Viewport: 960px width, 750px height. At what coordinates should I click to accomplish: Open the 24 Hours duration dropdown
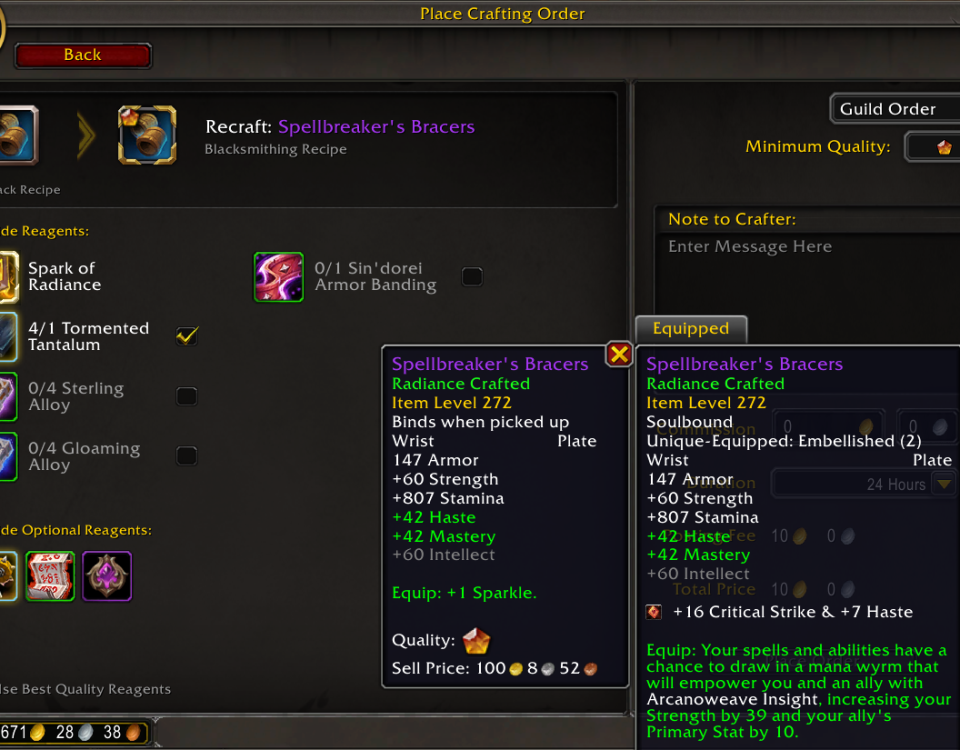click(x=942, y=485)
